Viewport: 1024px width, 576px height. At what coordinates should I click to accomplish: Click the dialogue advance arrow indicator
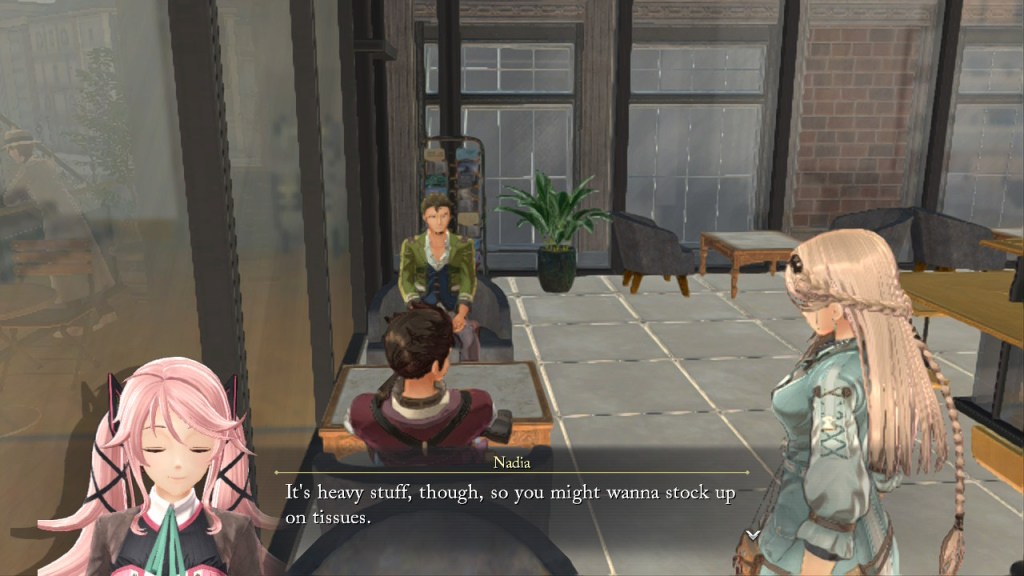pos(752,535)
